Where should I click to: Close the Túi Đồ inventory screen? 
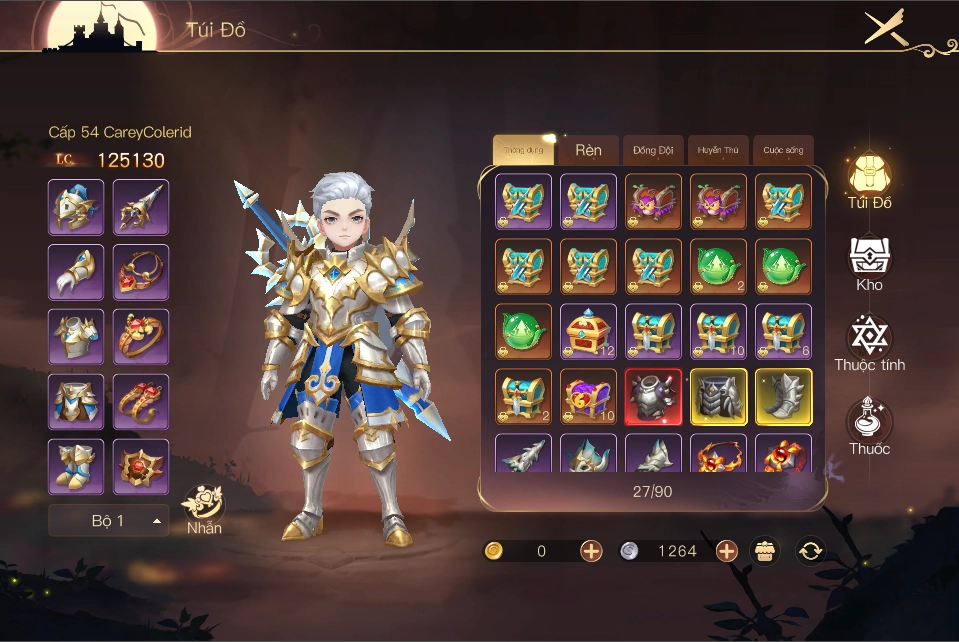pyautogui.click(x=884, y=27)
